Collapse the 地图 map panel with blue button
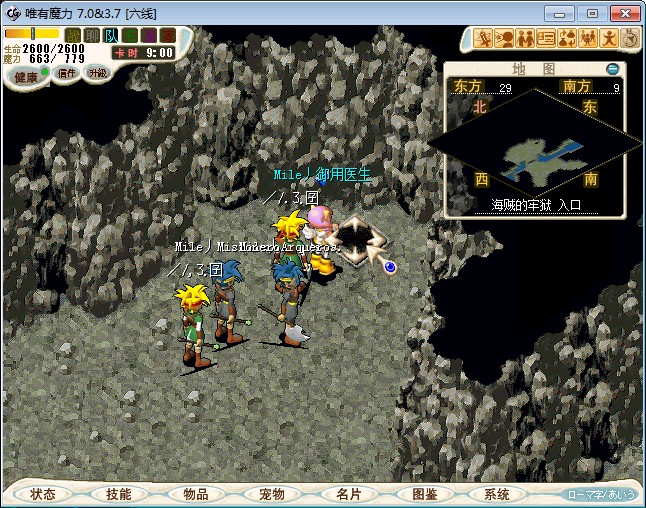The width and height of the screenshot is (646, 508). coord(613,69)
